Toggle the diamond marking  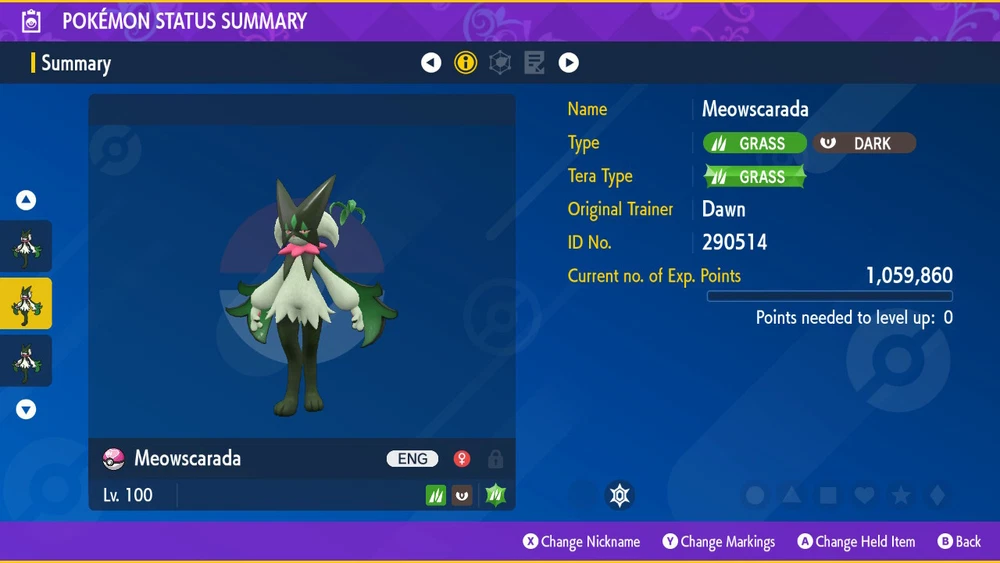point(936,495)
